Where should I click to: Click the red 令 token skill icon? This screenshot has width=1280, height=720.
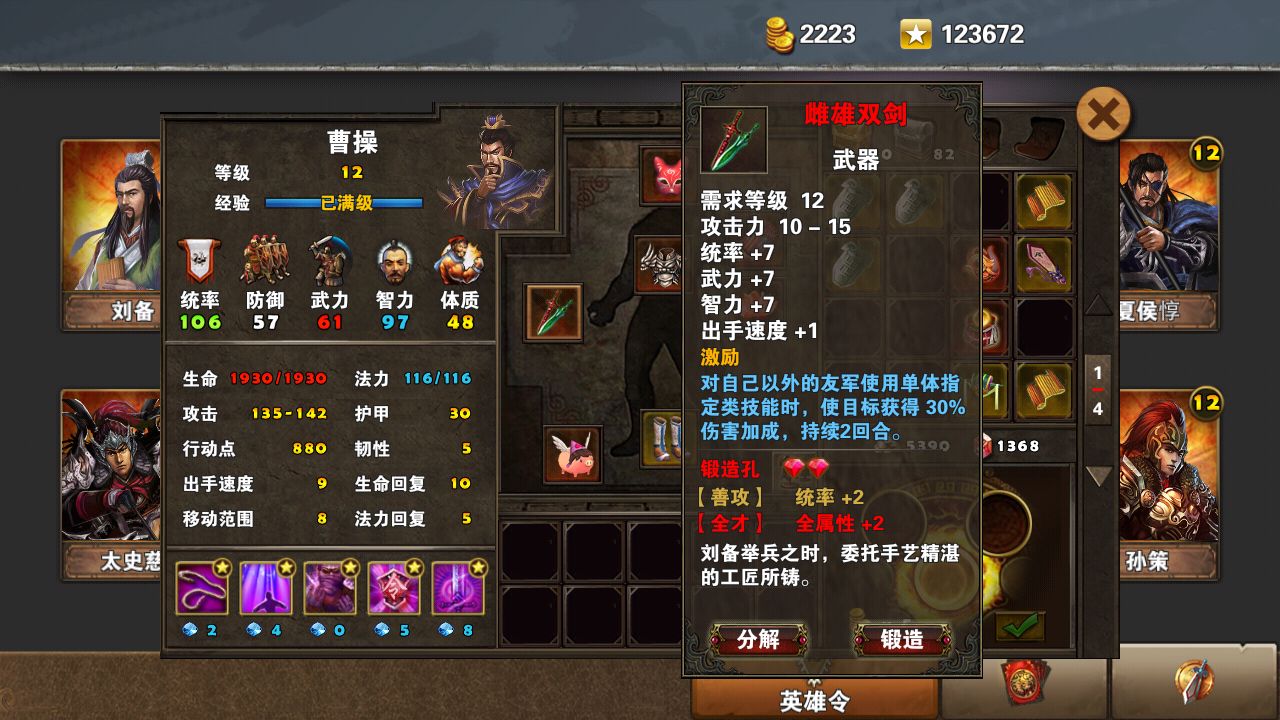(x=395, y=588)
